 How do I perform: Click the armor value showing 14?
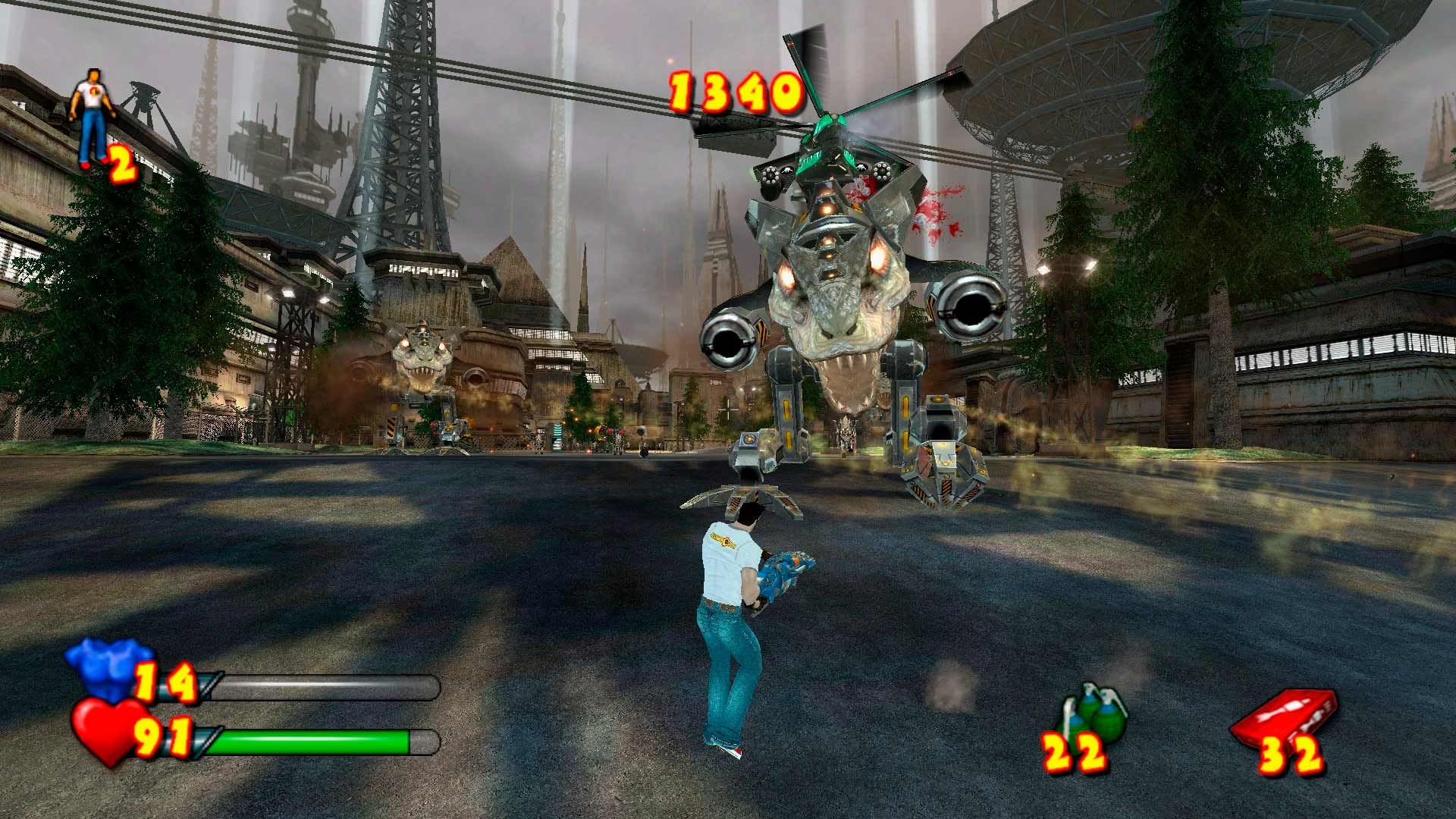click(x=167, y=681)
